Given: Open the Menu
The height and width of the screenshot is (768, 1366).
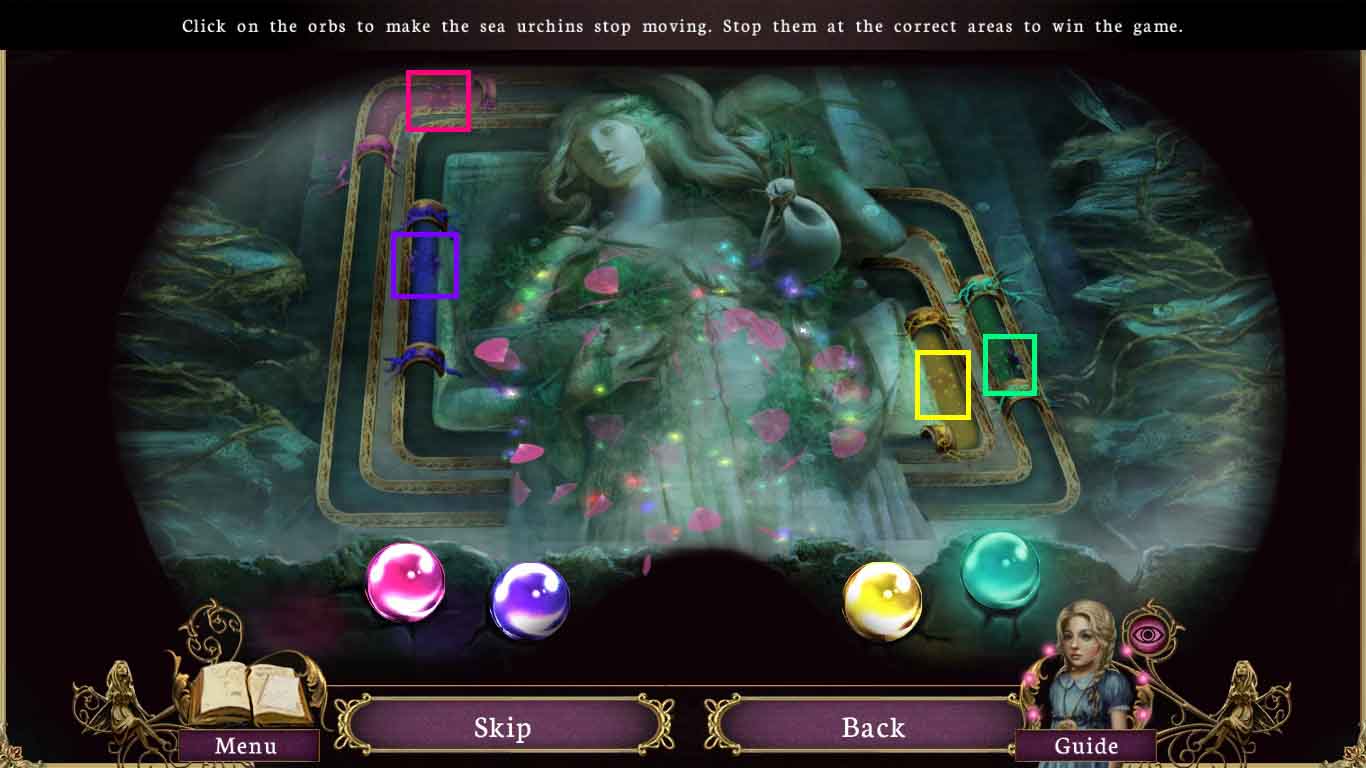Looking at the screenshot, I should coord(245,745).
